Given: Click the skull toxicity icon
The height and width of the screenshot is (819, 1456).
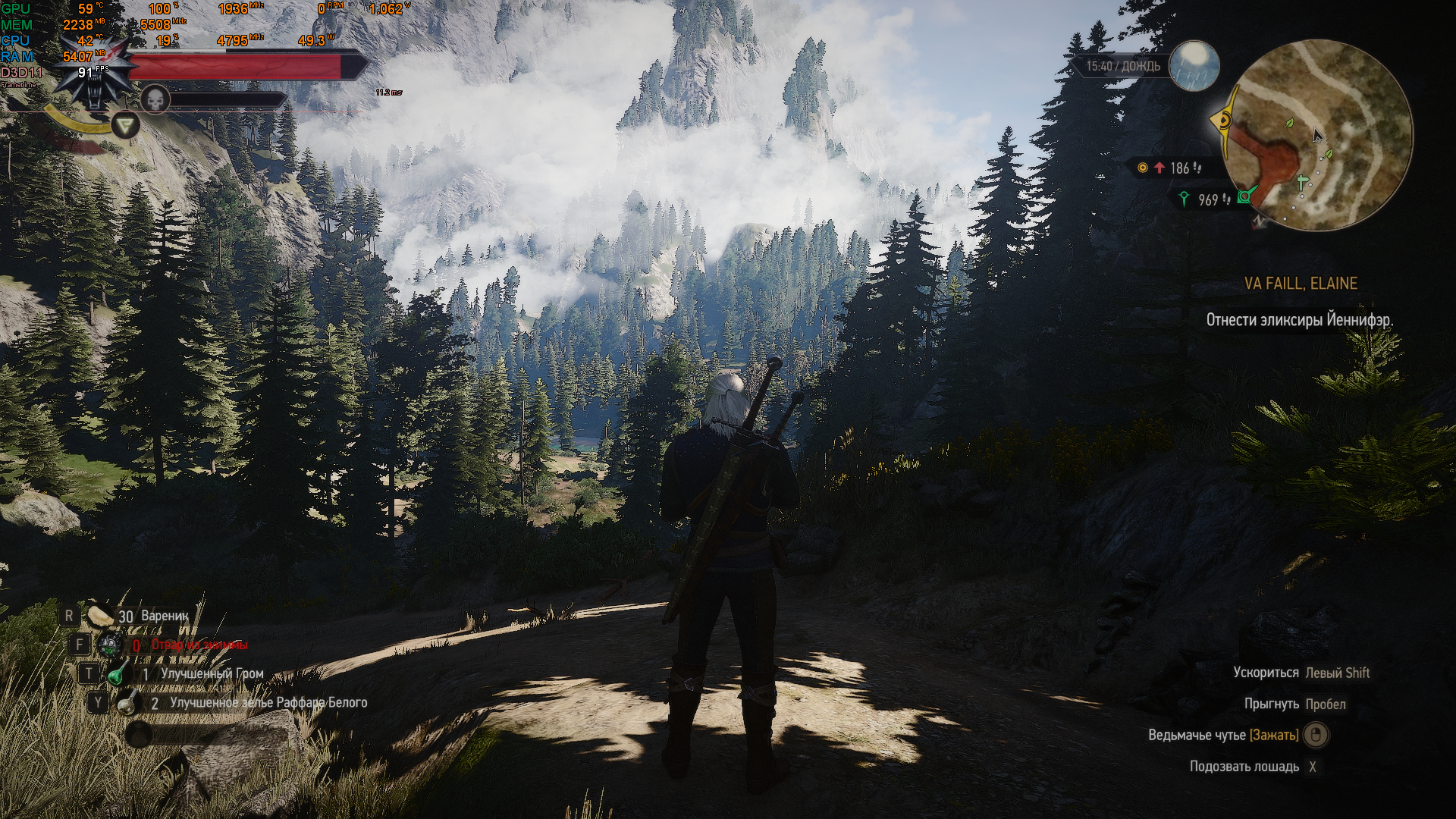Looking at the screenshot, I should [x=155, y=99].
